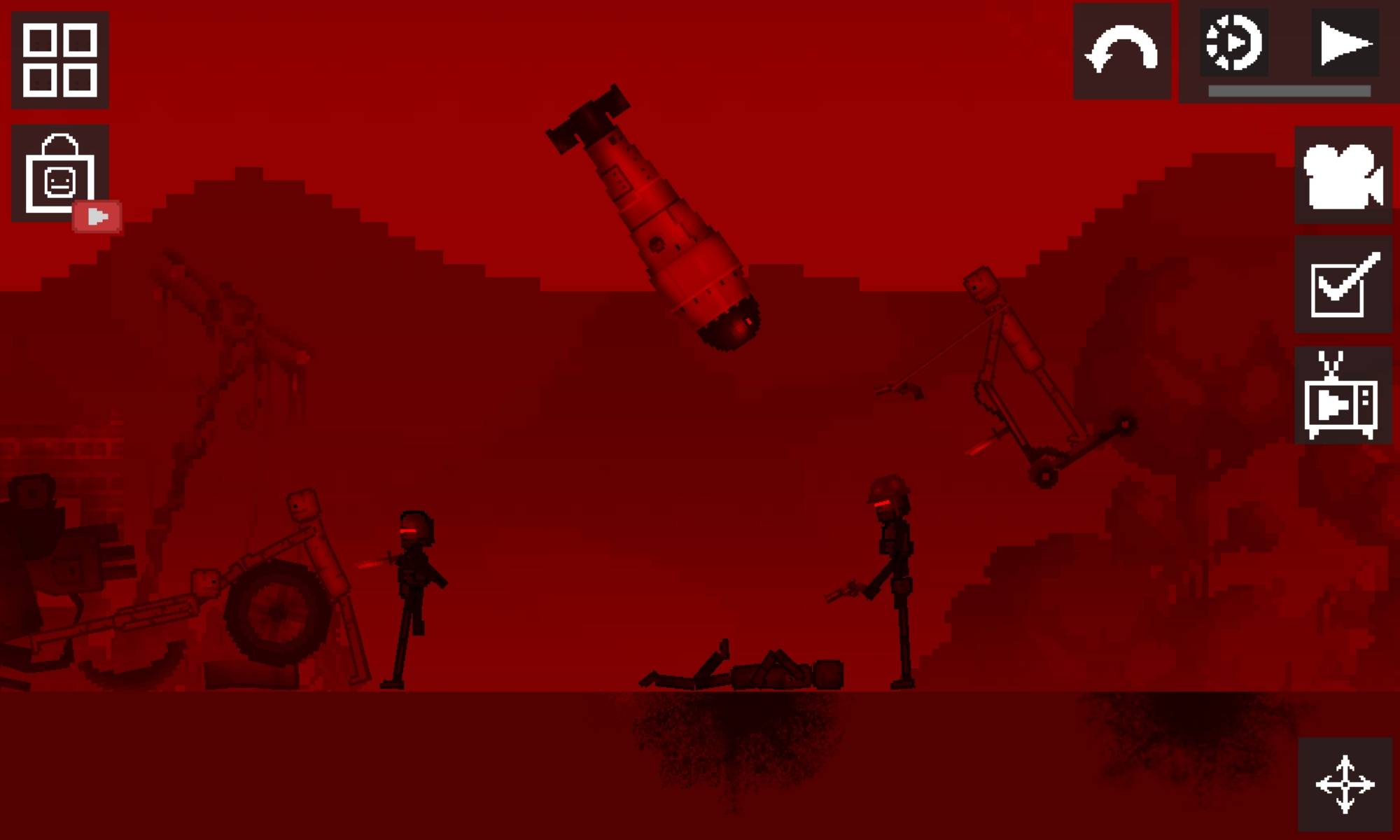This screenshot has width=1400, height=840.
Task: Activate the four-arrow move tool
Action: pos(1345,784)
